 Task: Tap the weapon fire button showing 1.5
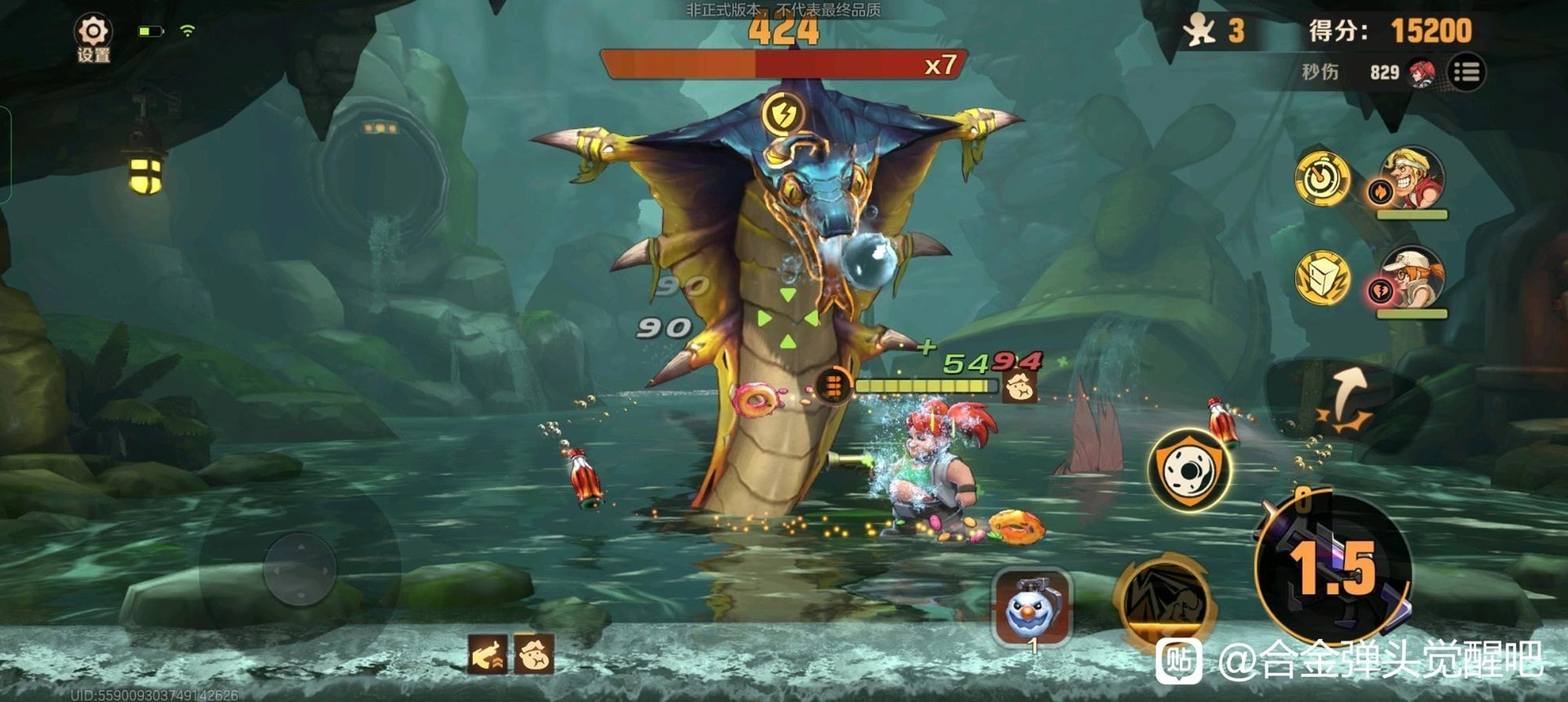pyautogui.click(x=1334, y=567)
